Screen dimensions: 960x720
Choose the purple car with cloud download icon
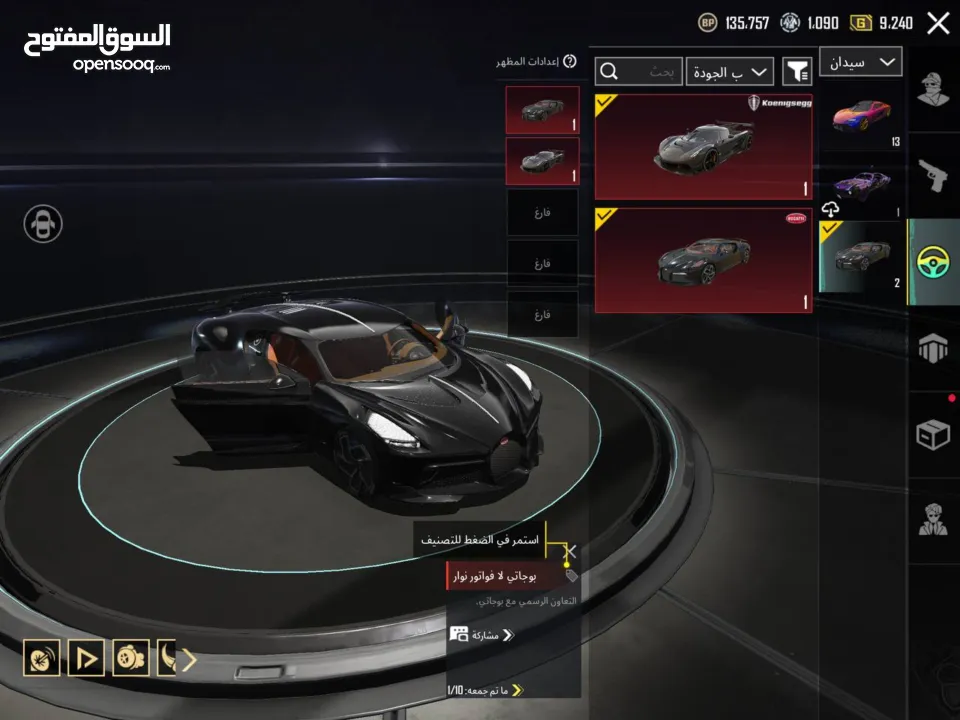(861, 187)
